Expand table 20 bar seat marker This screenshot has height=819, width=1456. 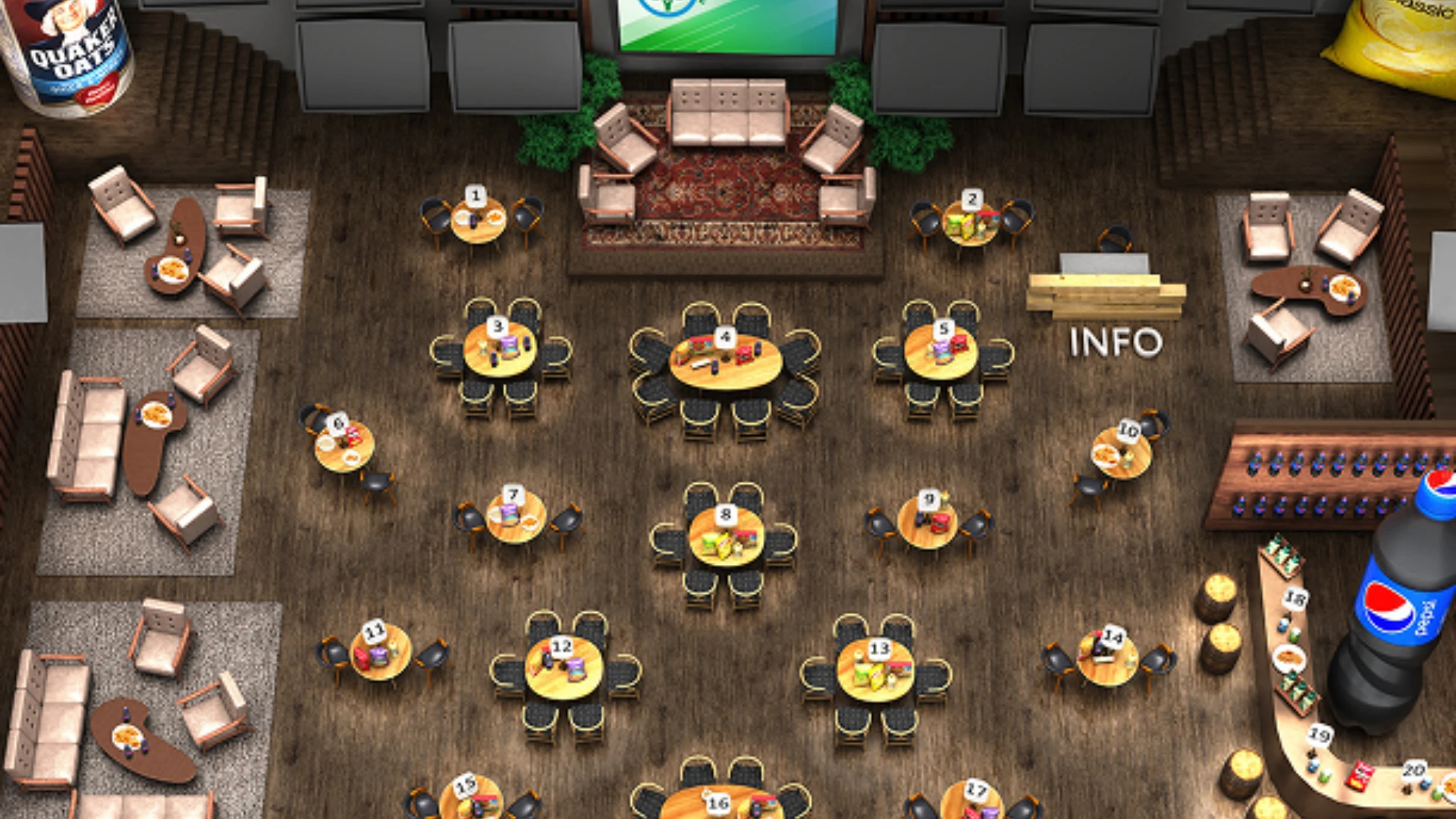tap(1415, 768)
